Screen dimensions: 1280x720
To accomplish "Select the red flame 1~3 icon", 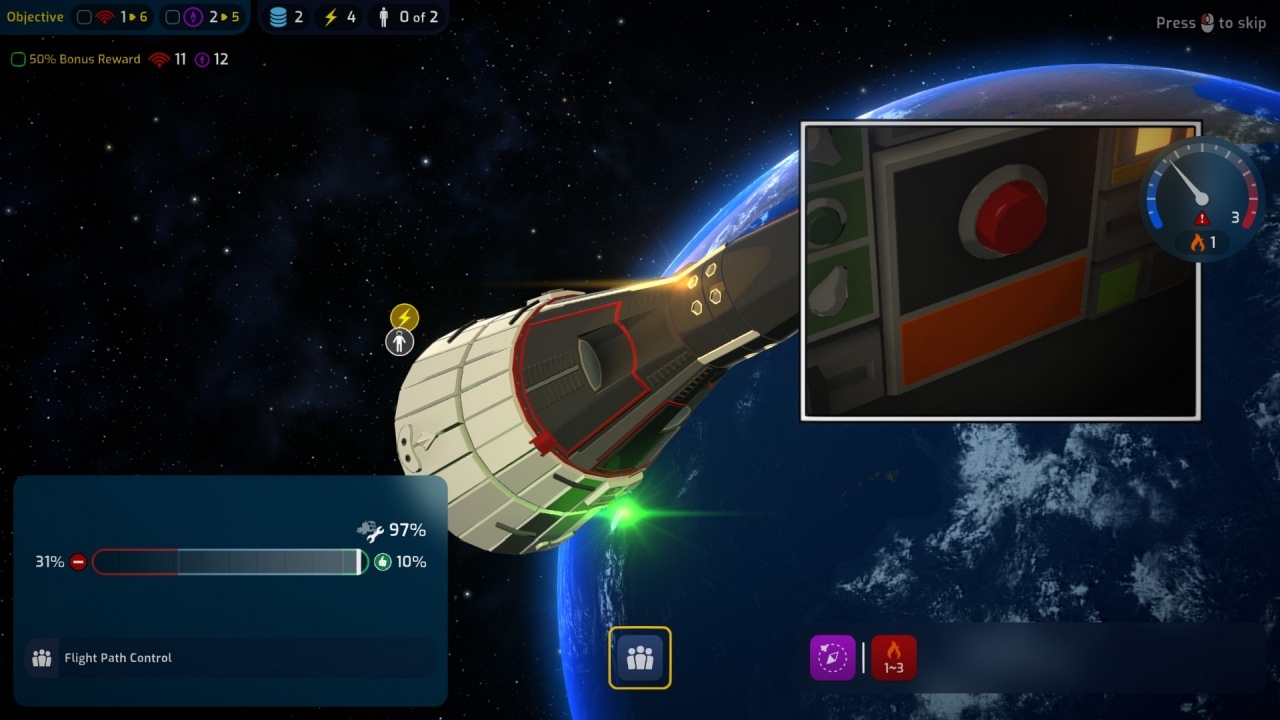I will 893,657.
